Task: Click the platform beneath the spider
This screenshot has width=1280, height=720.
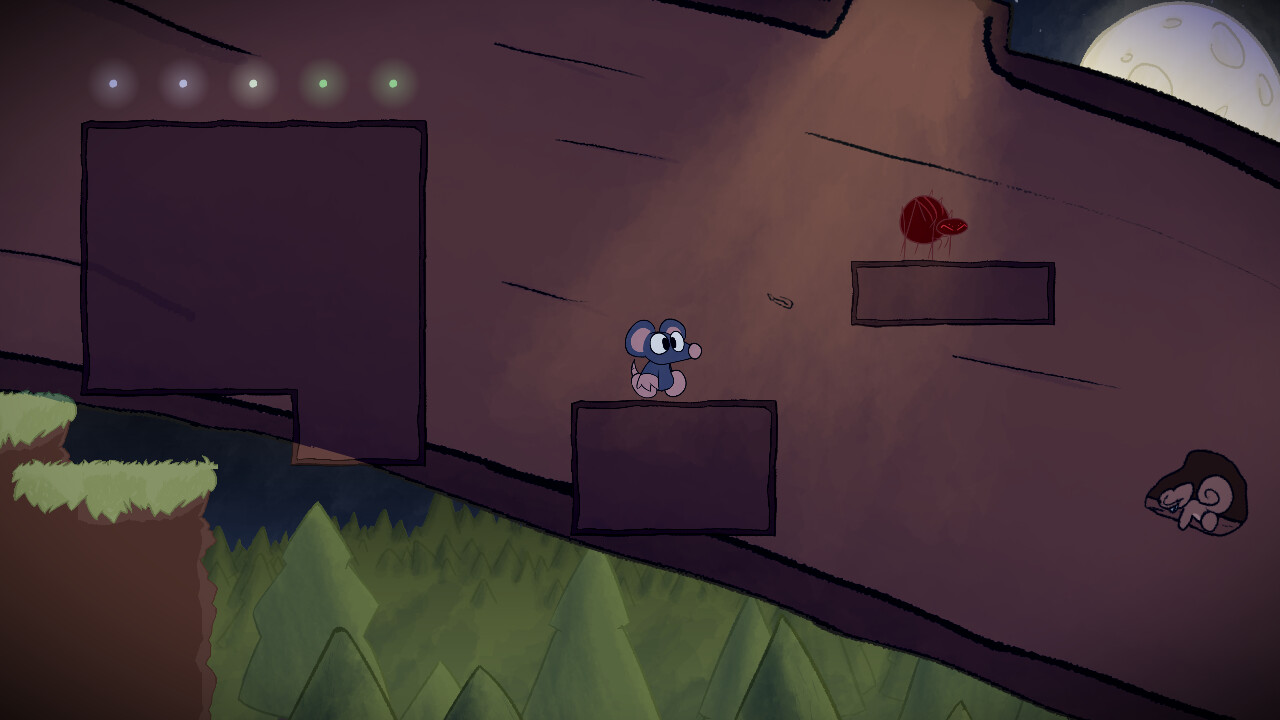Action: coord(950,293)
